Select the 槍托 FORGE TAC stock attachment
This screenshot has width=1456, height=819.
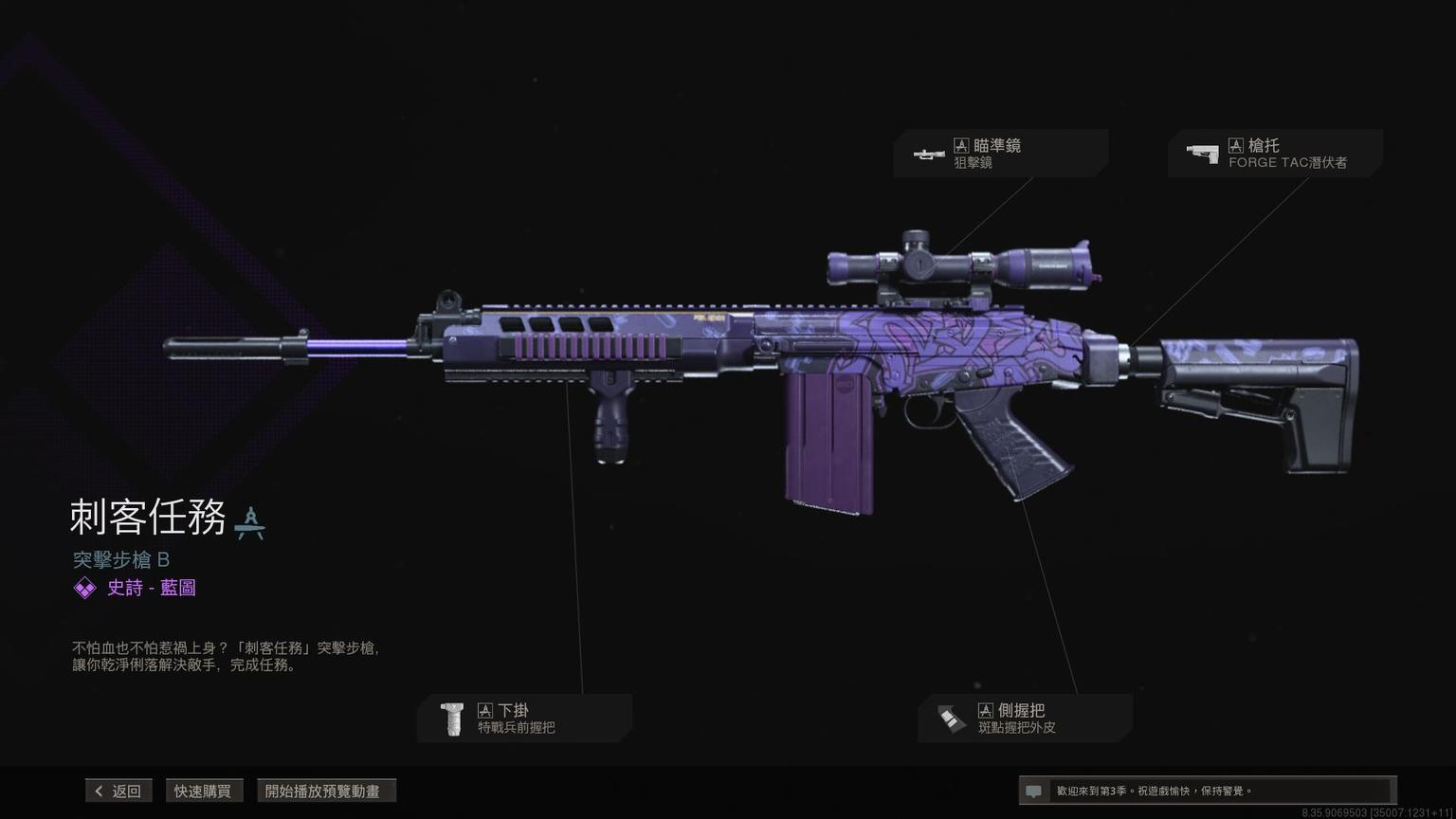tap(1274, 154)
